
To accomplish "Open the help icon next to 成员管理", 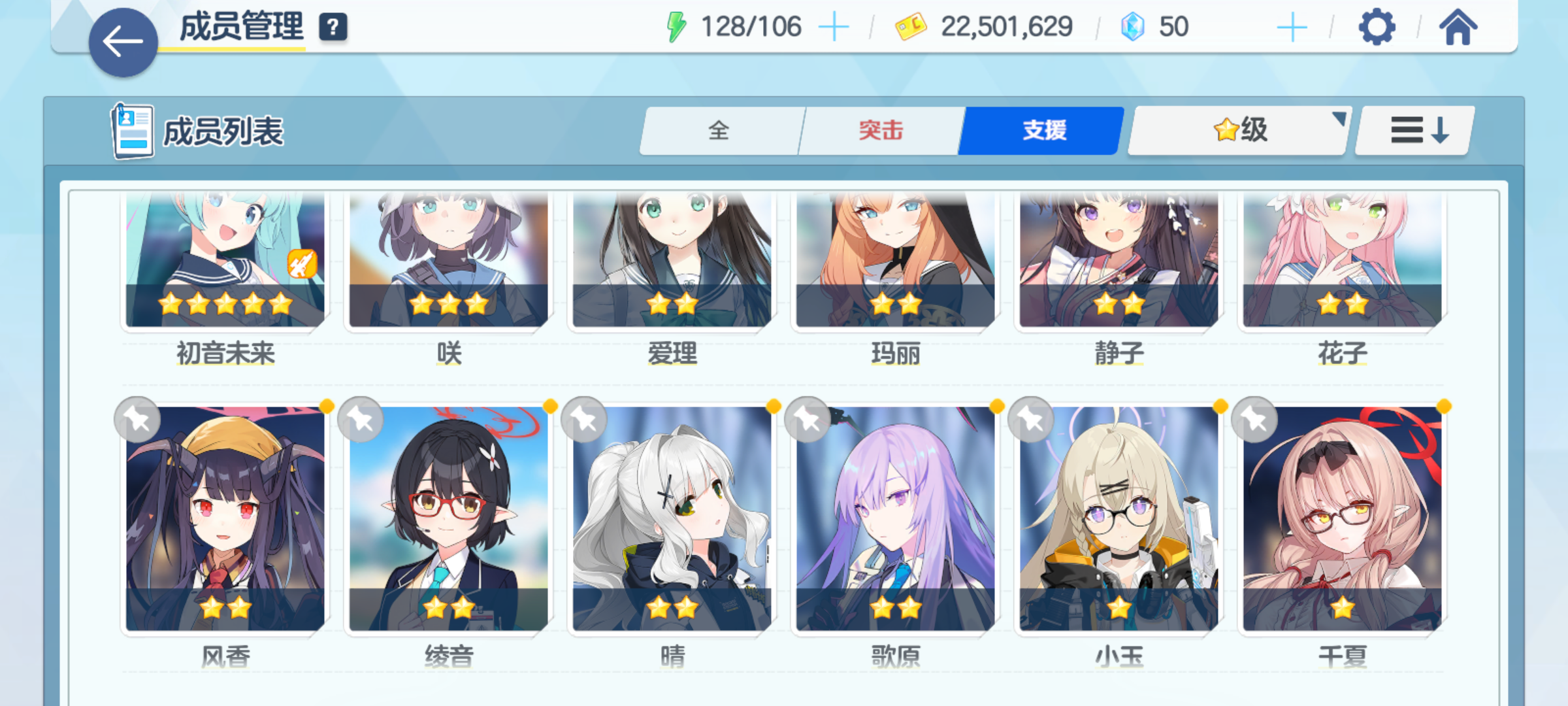I will pos(333,27).
